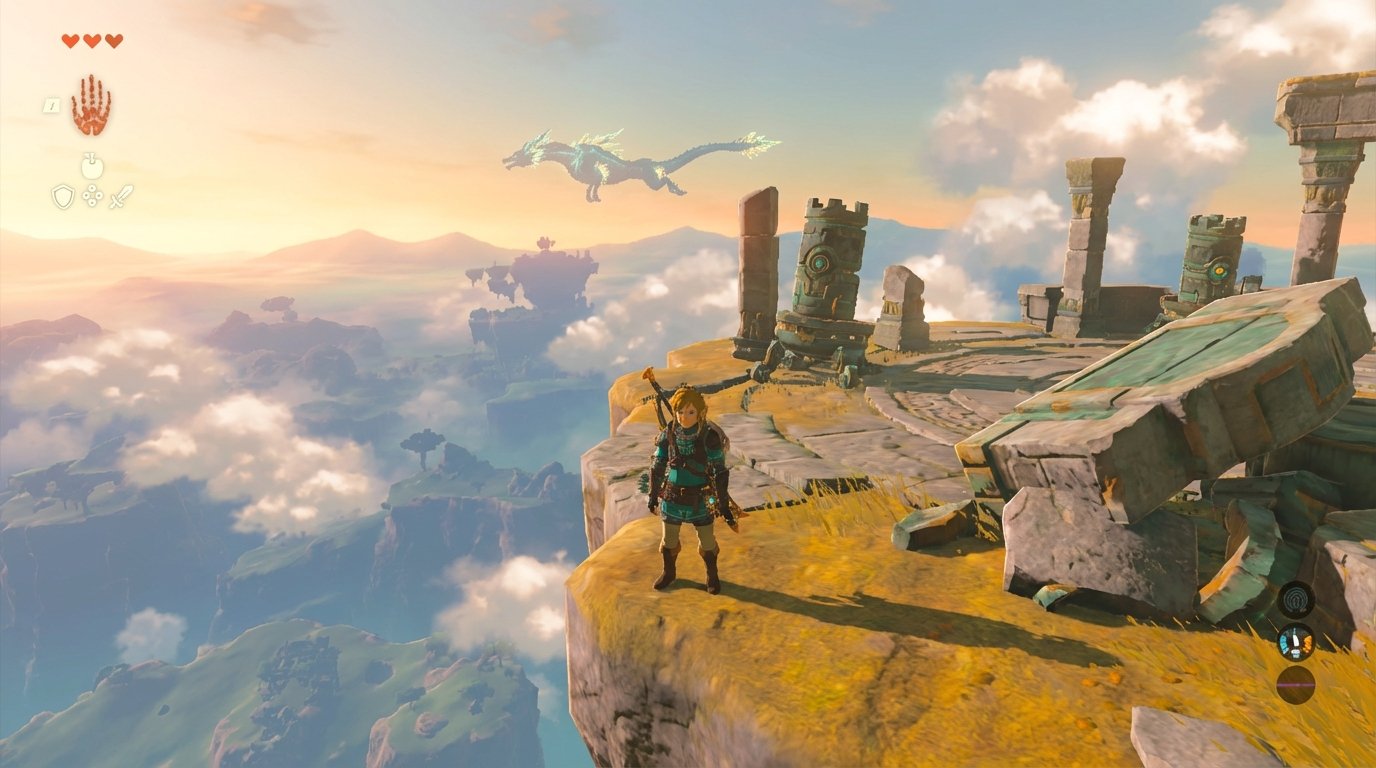Image resolution: width=1376 pixels, height=768 pixels.
Task: Click the first heart in the health bar
Action: click(x=70, y=40)
